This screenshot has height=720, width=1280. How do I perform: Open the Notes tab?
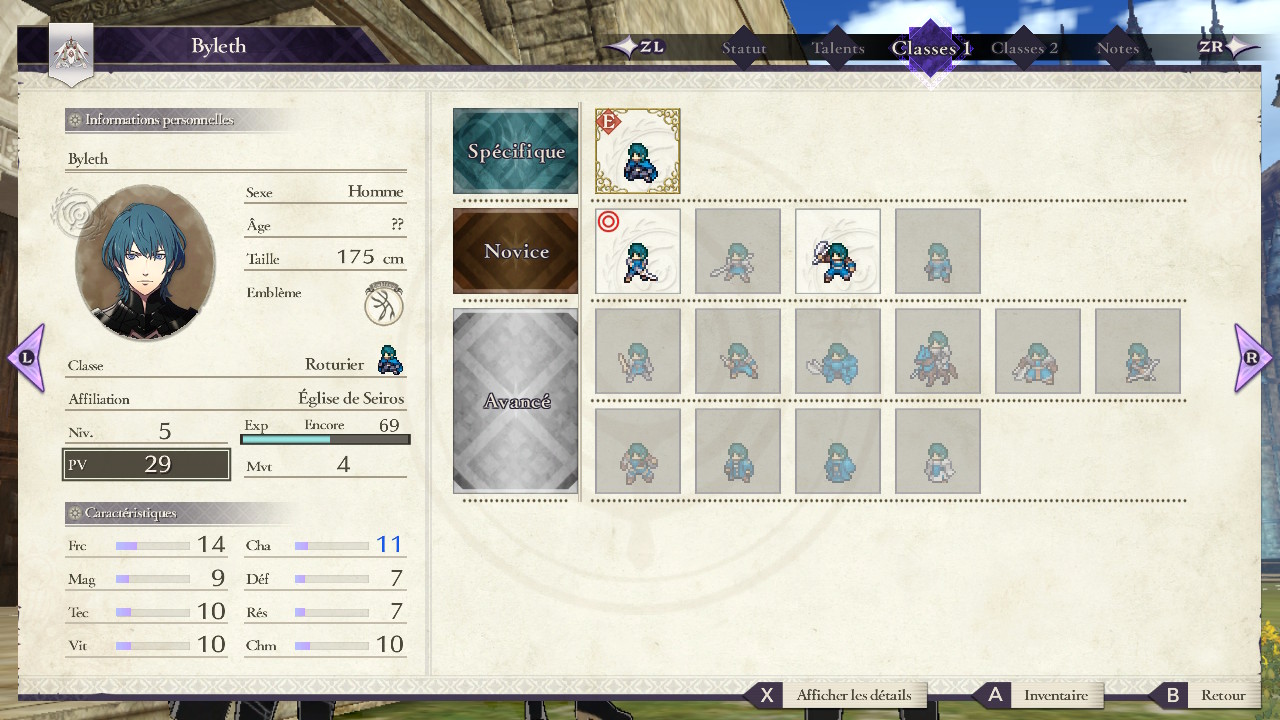pos(1117,48)
